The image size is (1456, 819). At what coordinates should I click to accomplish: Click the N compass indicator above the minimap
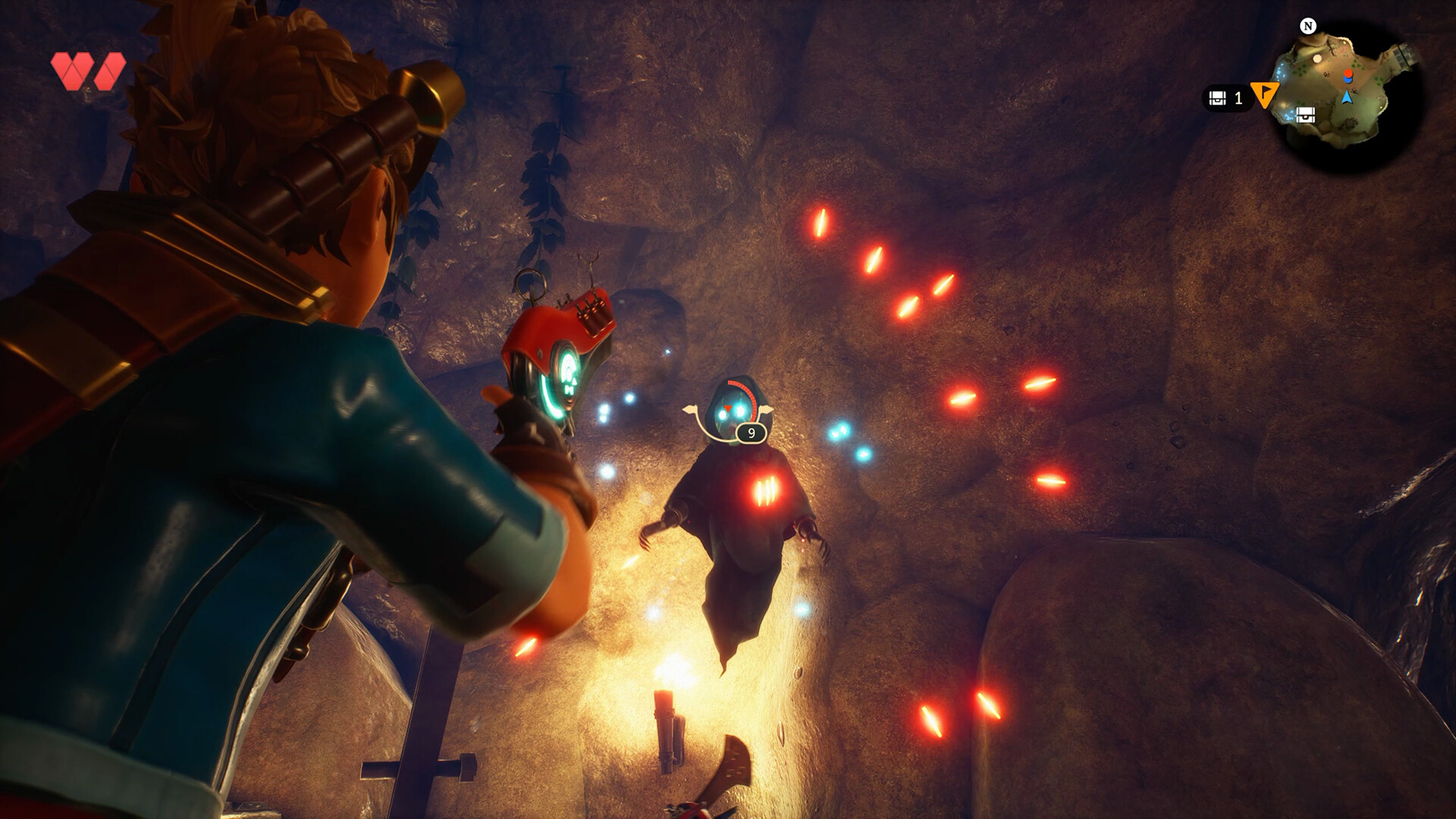[1308, 27]
